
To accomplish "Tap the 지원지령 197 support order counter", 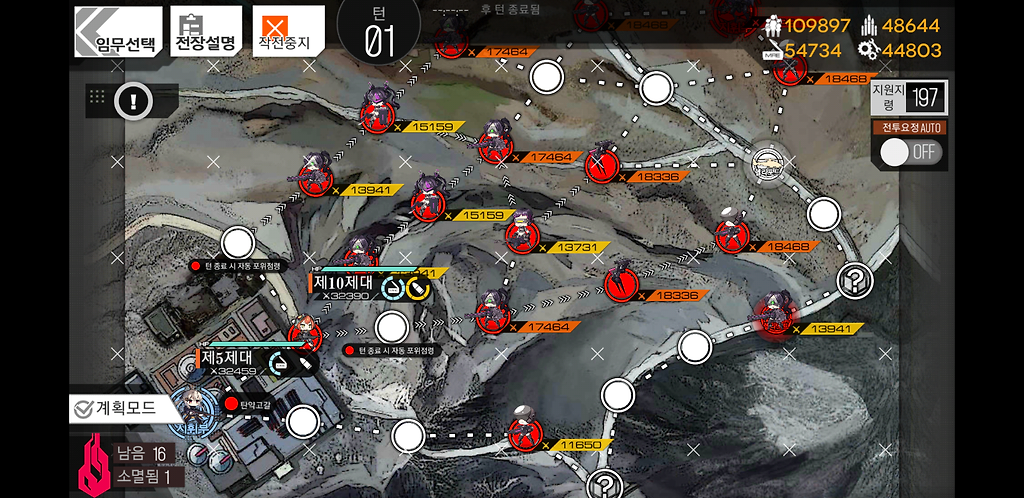I will 907,97.
